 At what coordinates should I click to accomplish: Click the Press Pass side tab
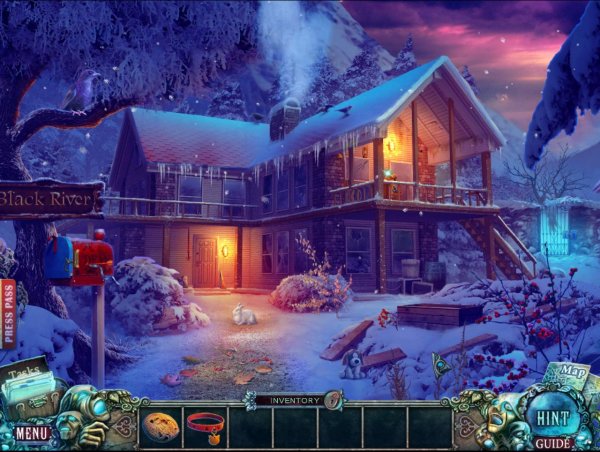(9, 313)
